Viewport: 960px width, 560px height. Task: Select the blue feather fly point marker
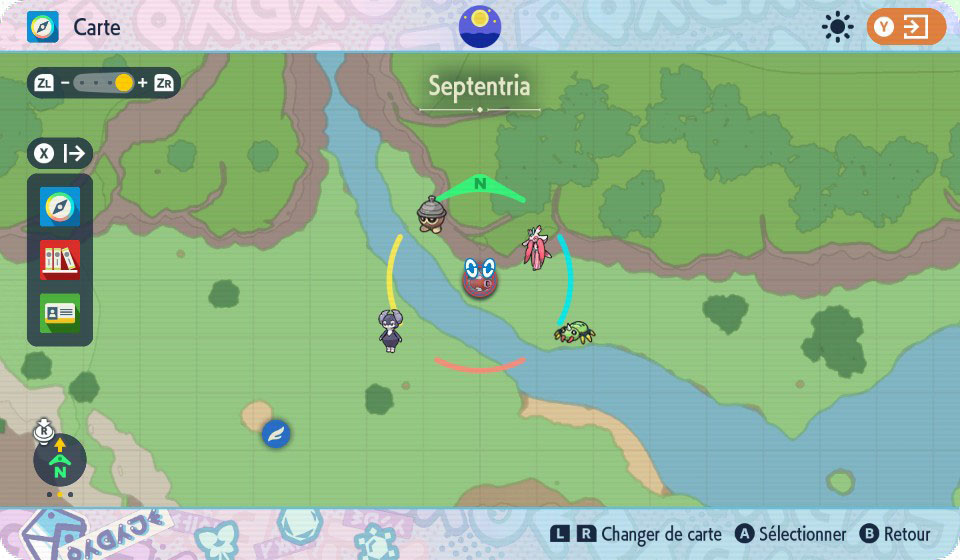pos(276,434)
